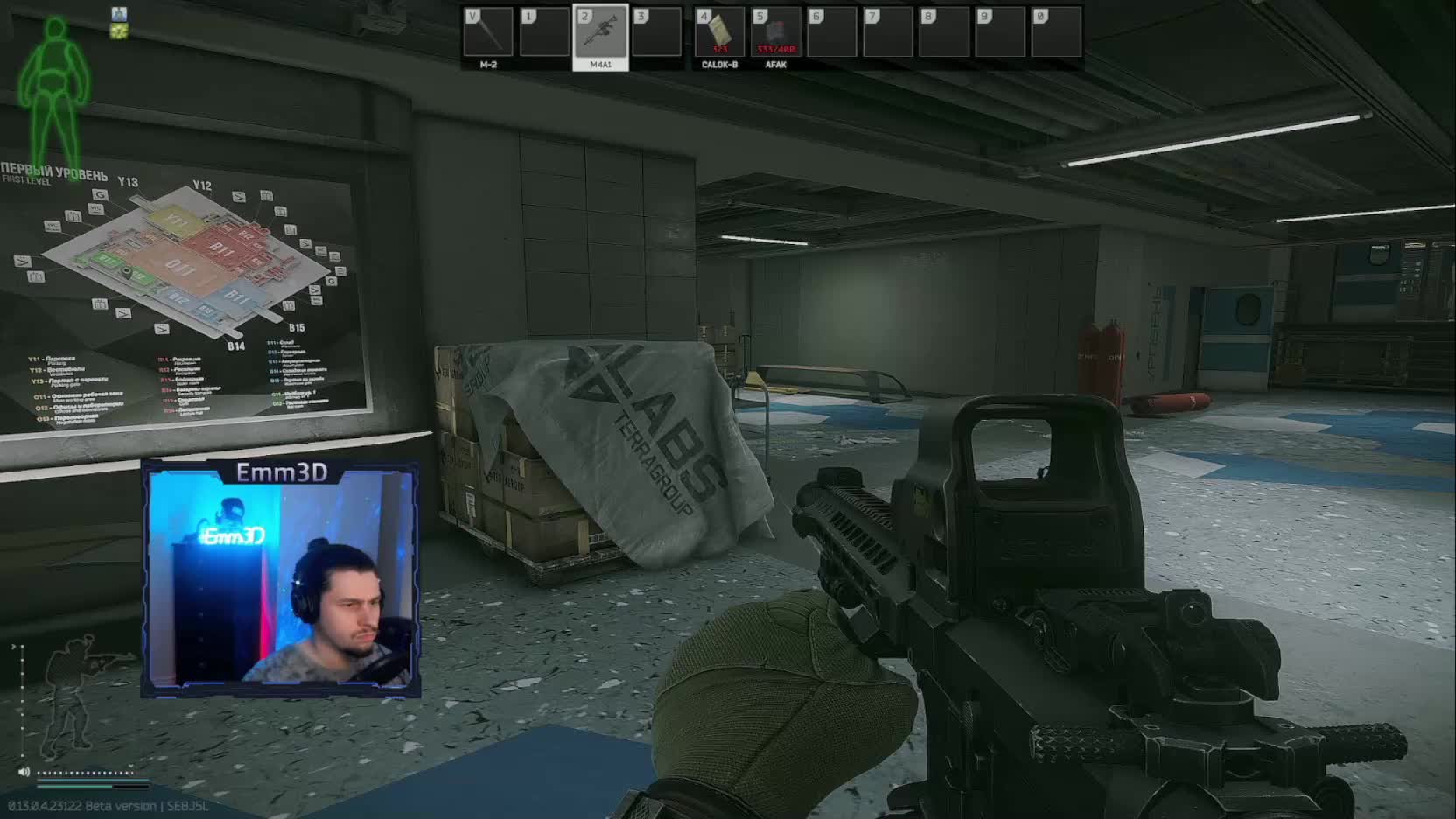
Task: Click the blue status effect icon
Action: tap(120, 14)
